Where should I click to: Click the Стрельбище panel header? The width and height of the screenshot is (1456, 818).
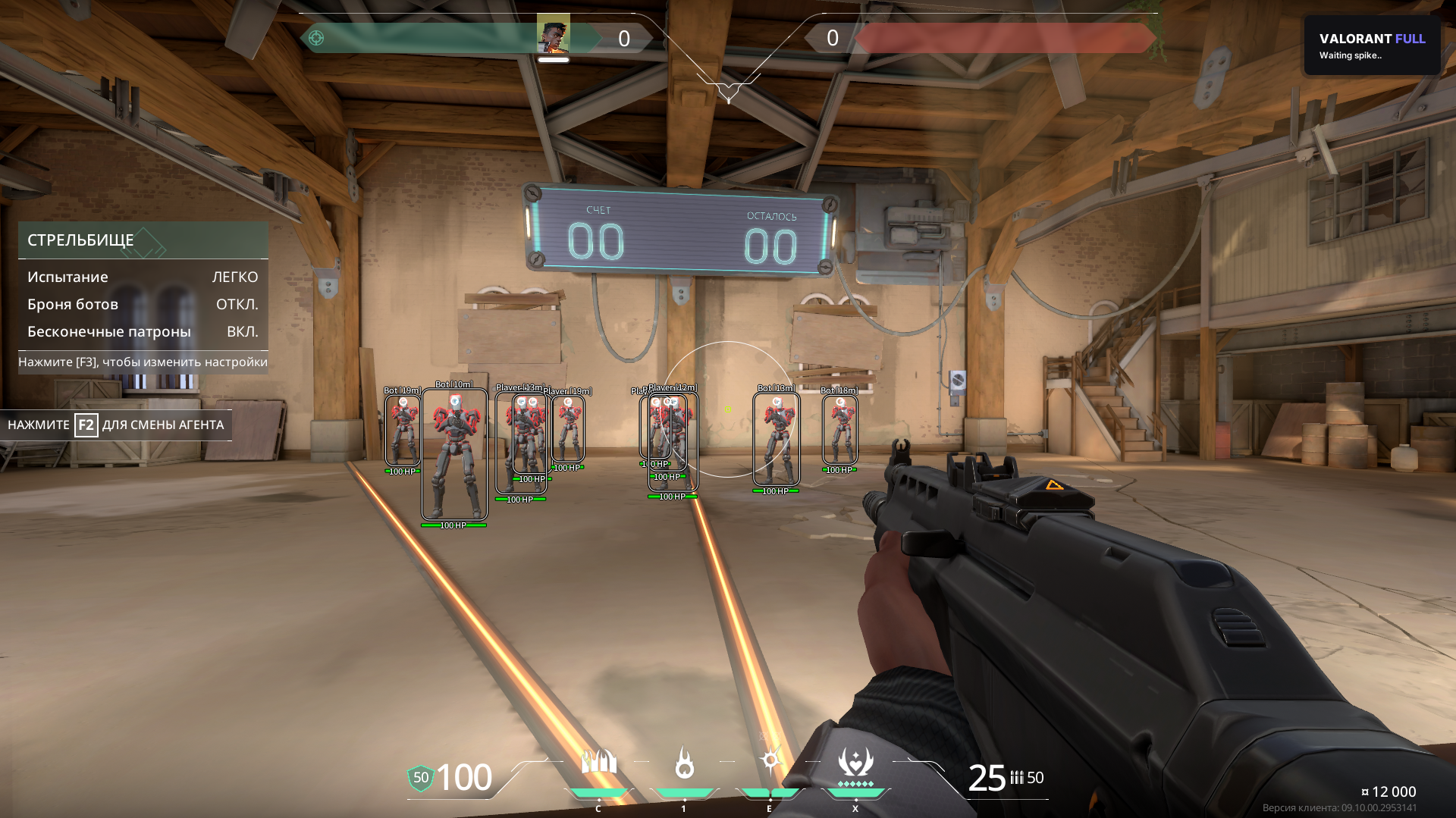[143, 240]
